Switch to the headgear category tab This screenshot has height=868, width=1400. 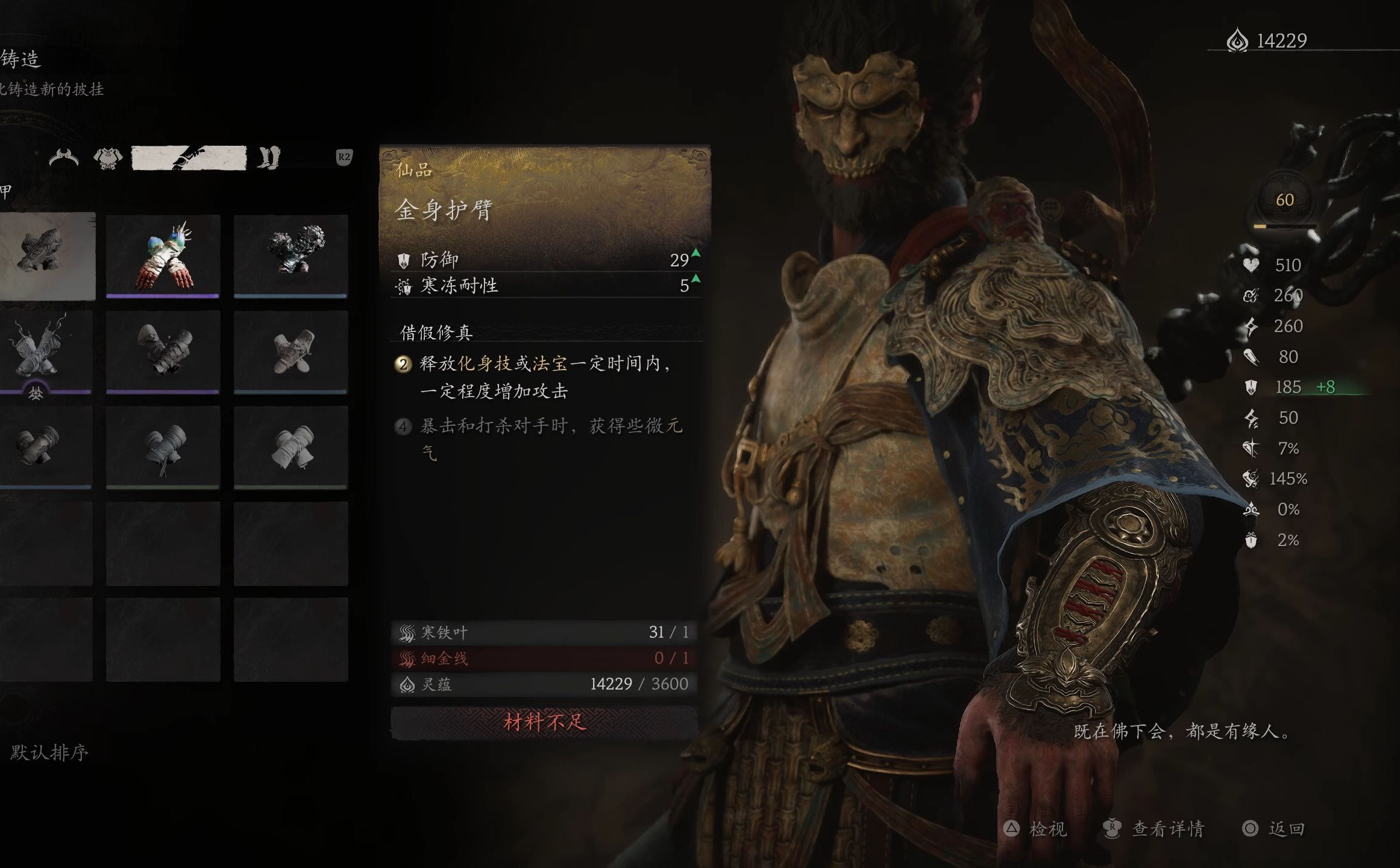[x=64, y=158]
